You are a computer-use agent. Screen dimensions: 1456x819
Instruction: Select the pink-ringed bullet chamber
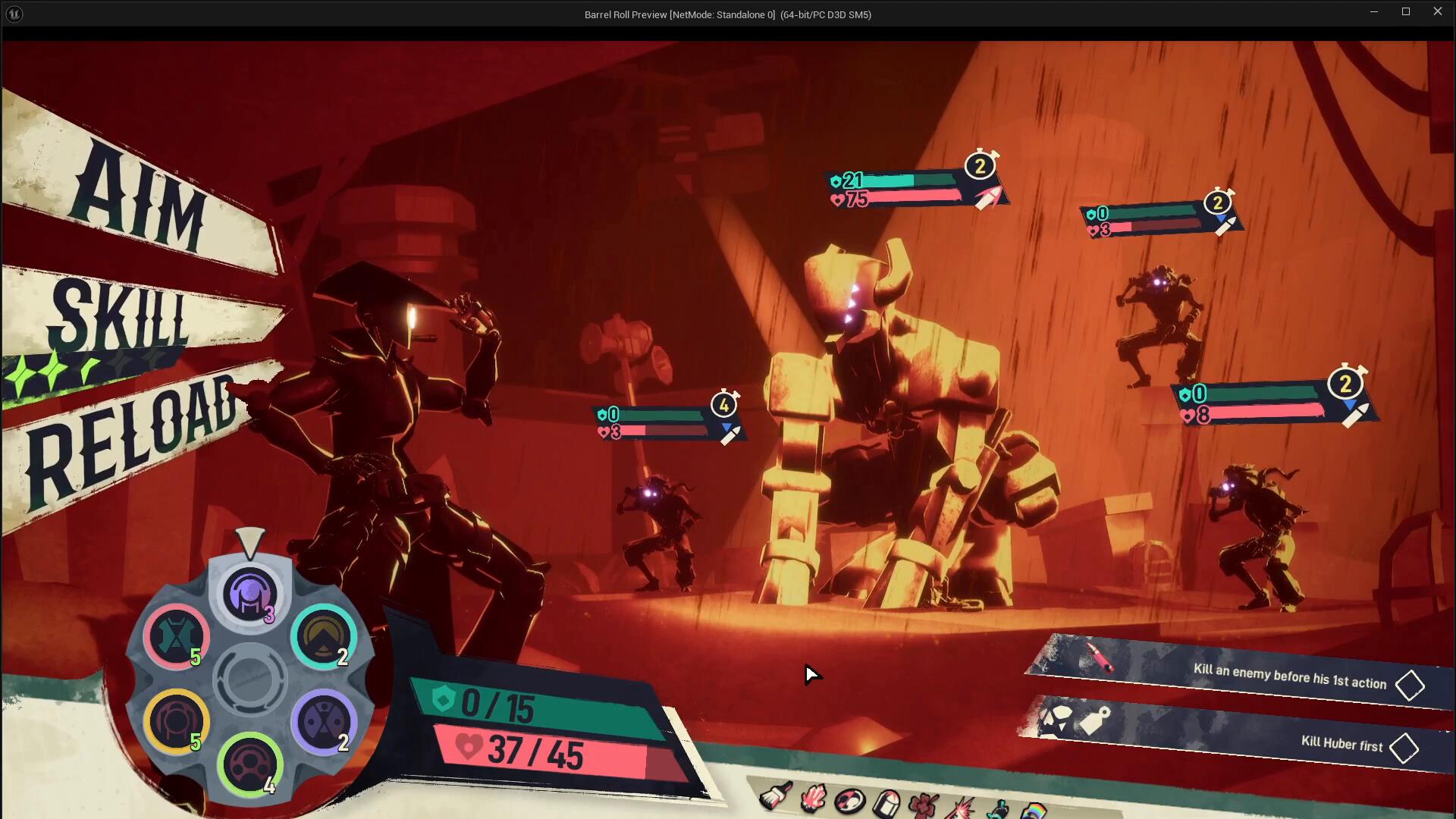(x=176, y=637)
